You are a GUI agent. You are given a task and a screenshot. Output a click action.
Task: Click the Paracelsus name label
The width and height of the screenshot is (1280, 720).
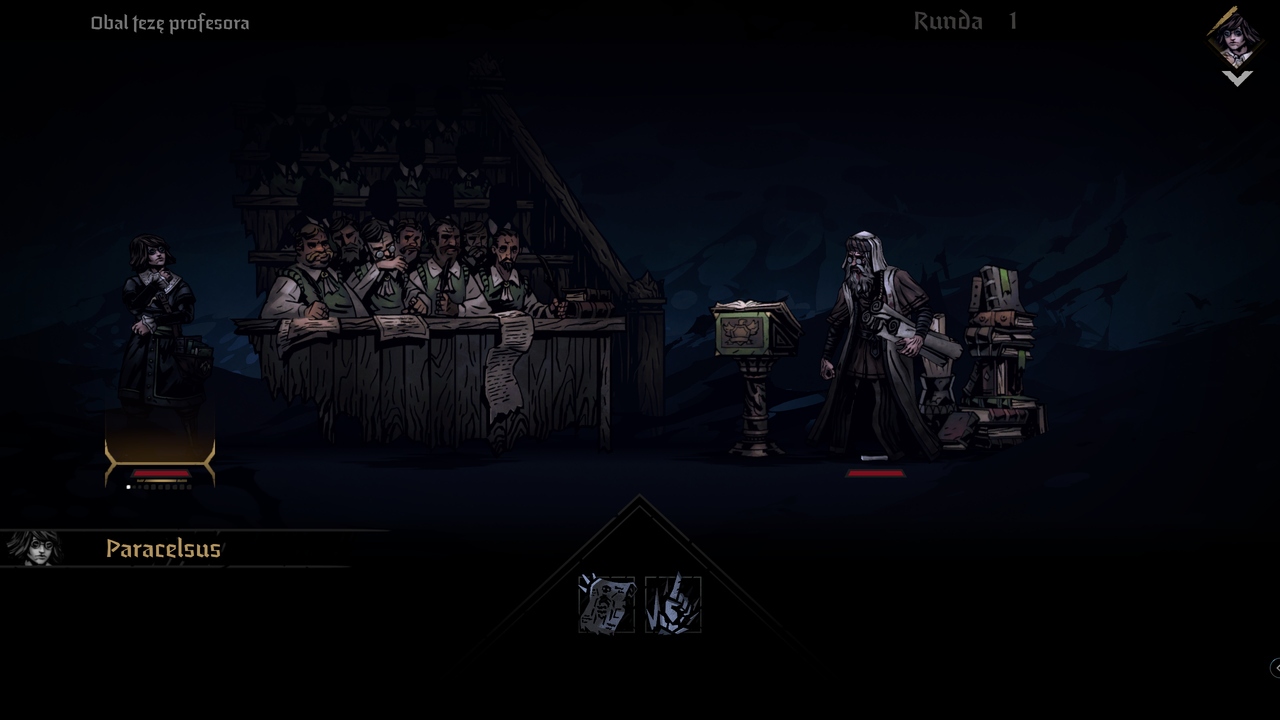coord(163,549)
